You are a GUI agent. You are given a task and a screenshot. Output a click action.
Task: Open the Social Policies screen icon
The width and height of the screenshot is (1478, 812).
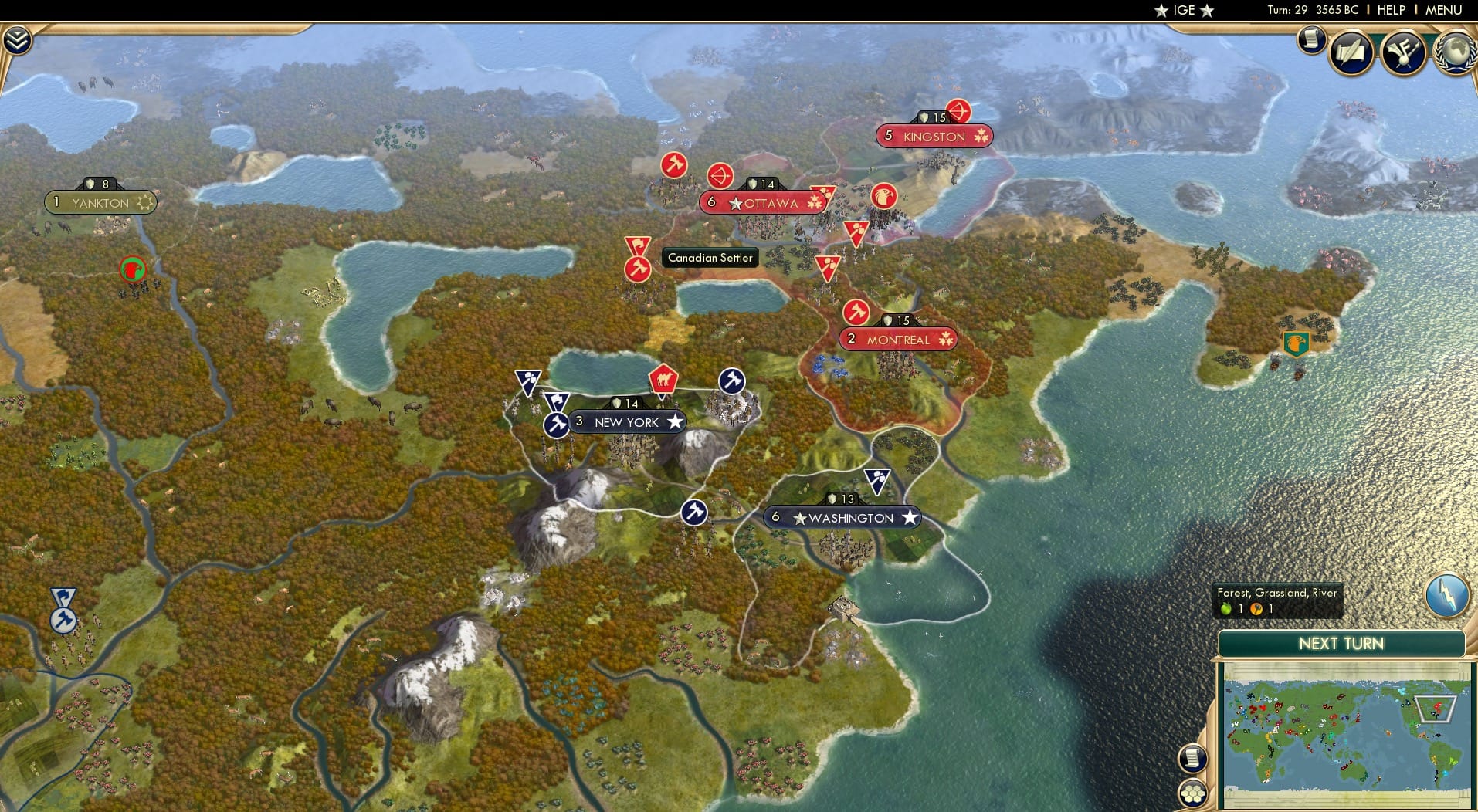pos(1351,52)
